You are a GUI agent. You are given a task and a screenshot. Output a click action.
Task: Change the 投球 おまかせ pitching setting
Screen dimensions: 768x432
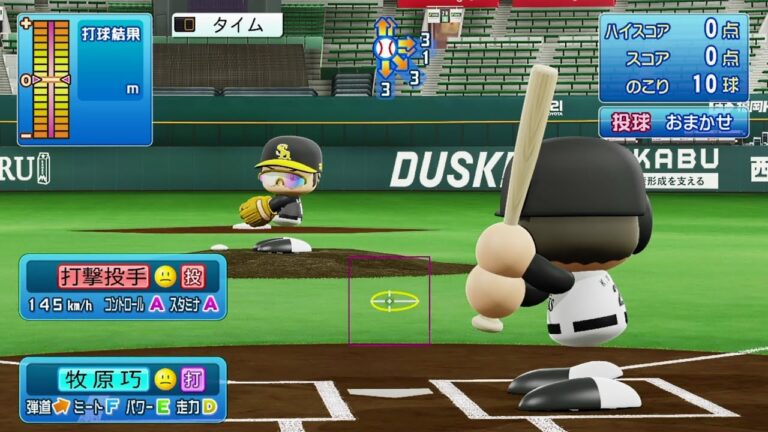(673, 121)
